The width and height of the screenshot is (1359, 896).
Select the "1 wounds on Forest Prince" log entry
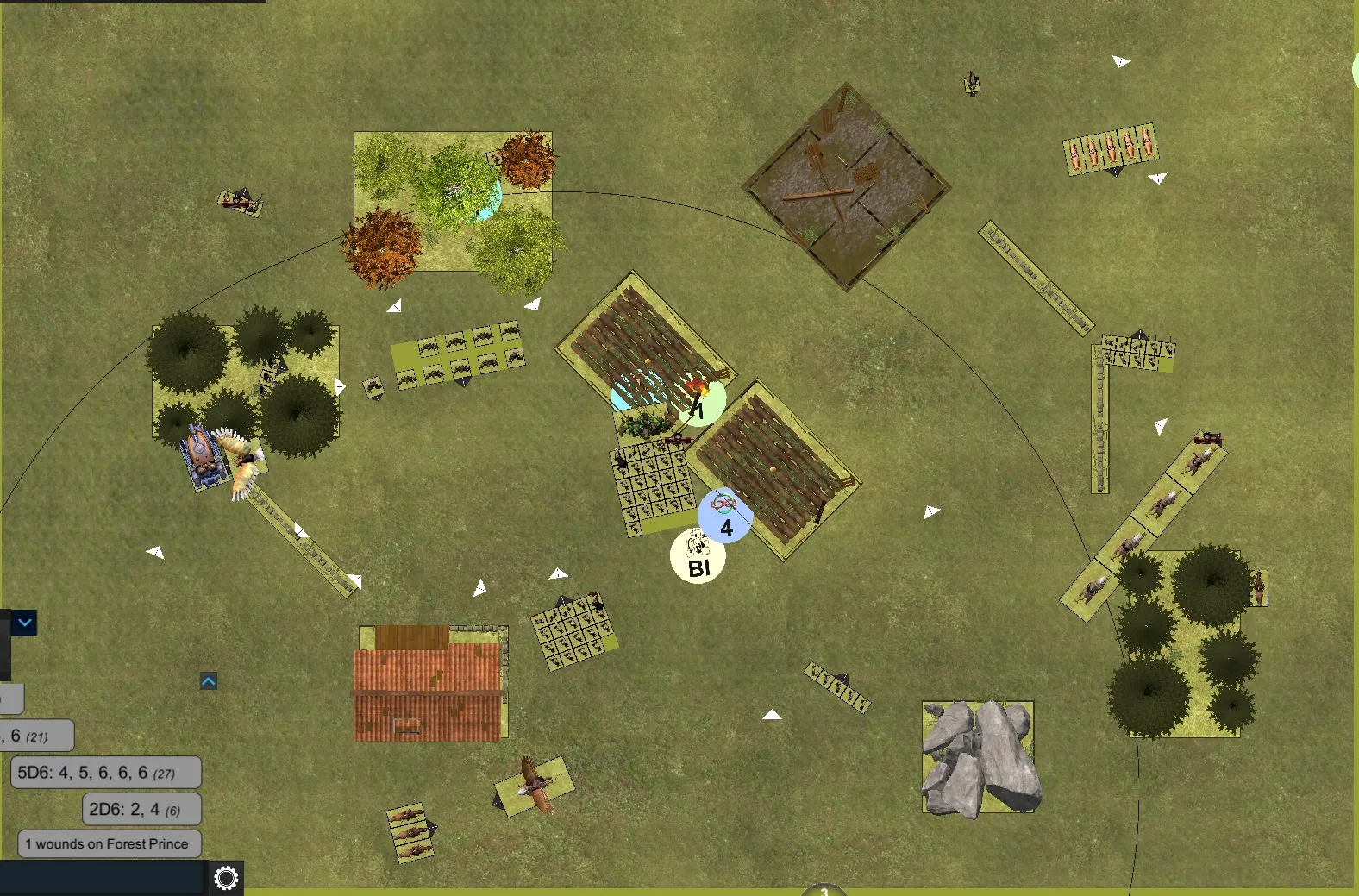[x=109, y=843]
